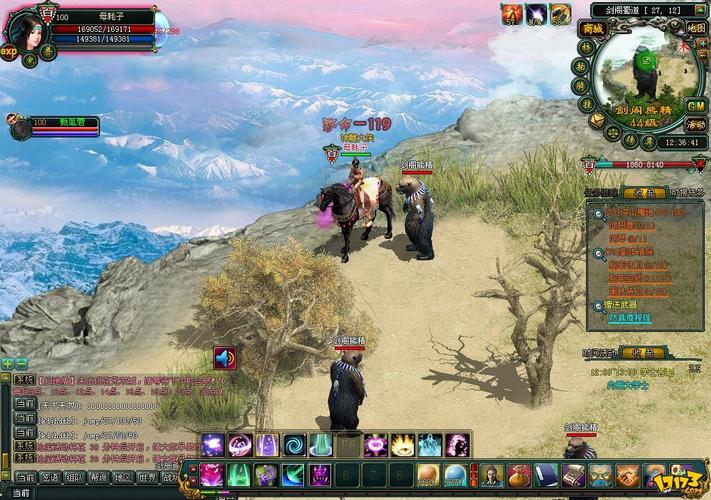Open the 商城 shop button

(592, 29)
